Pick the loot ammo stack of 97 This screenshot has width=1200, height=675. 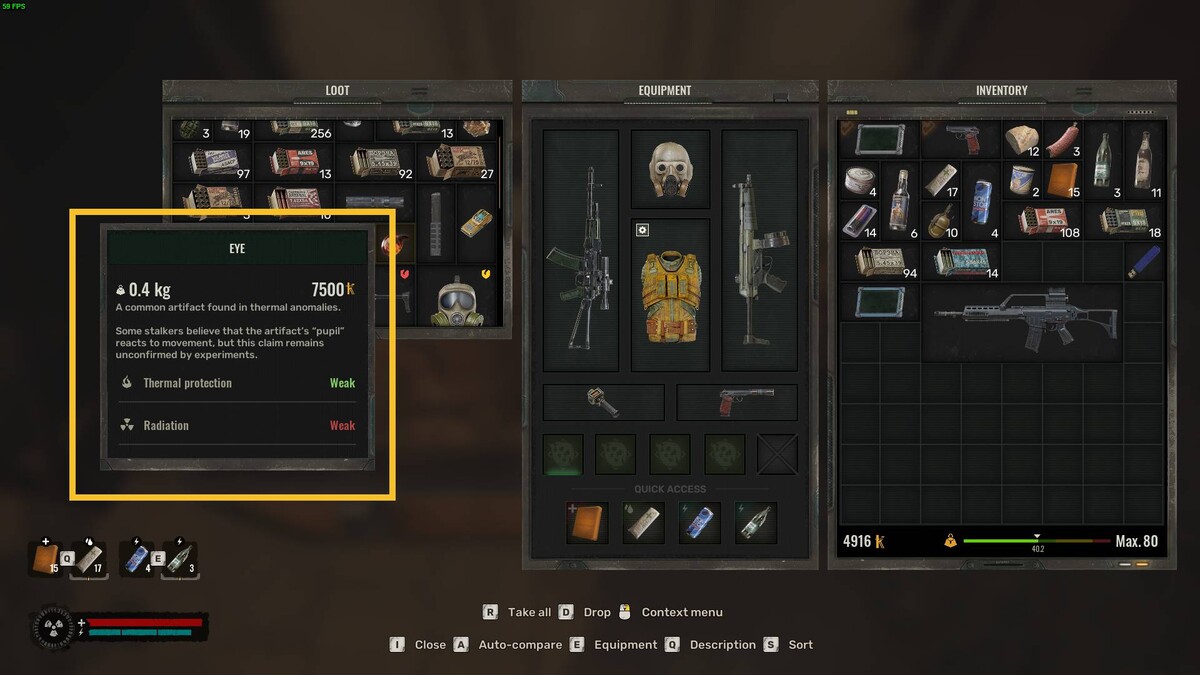click(212, 162)
